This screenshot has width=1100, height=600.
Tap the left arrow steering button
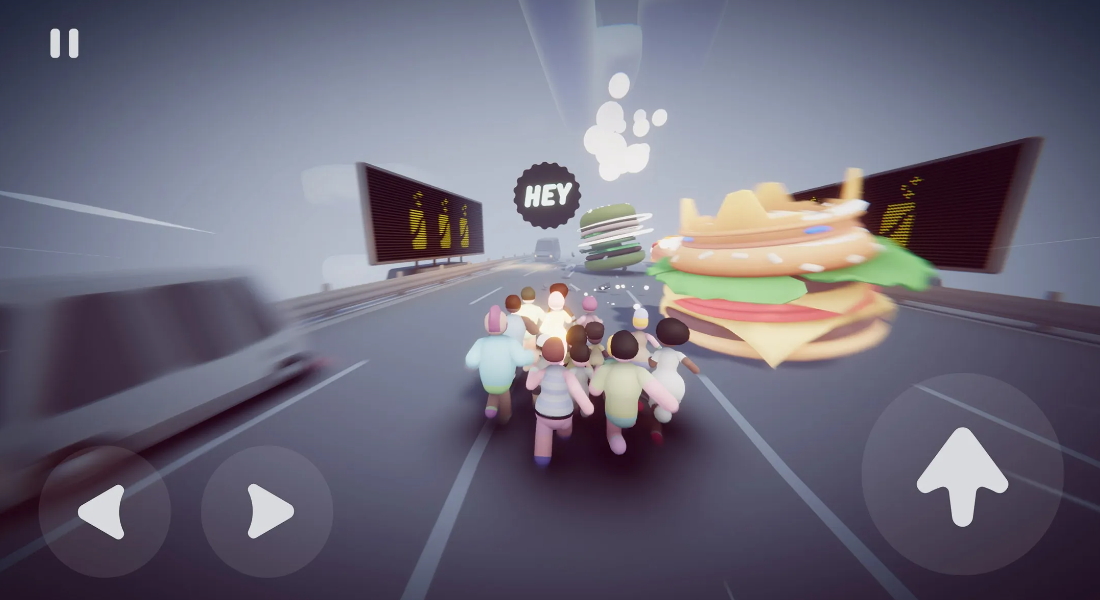point(104,511)
